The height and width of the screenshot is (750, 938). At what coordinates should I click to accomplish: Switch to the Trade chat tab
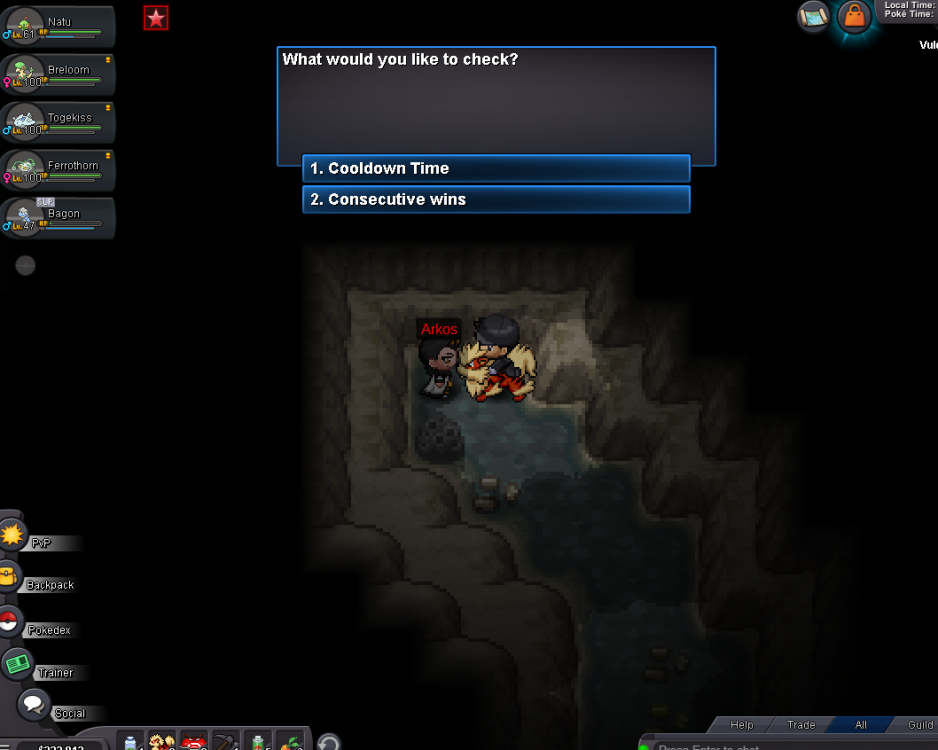click(801, 725)
